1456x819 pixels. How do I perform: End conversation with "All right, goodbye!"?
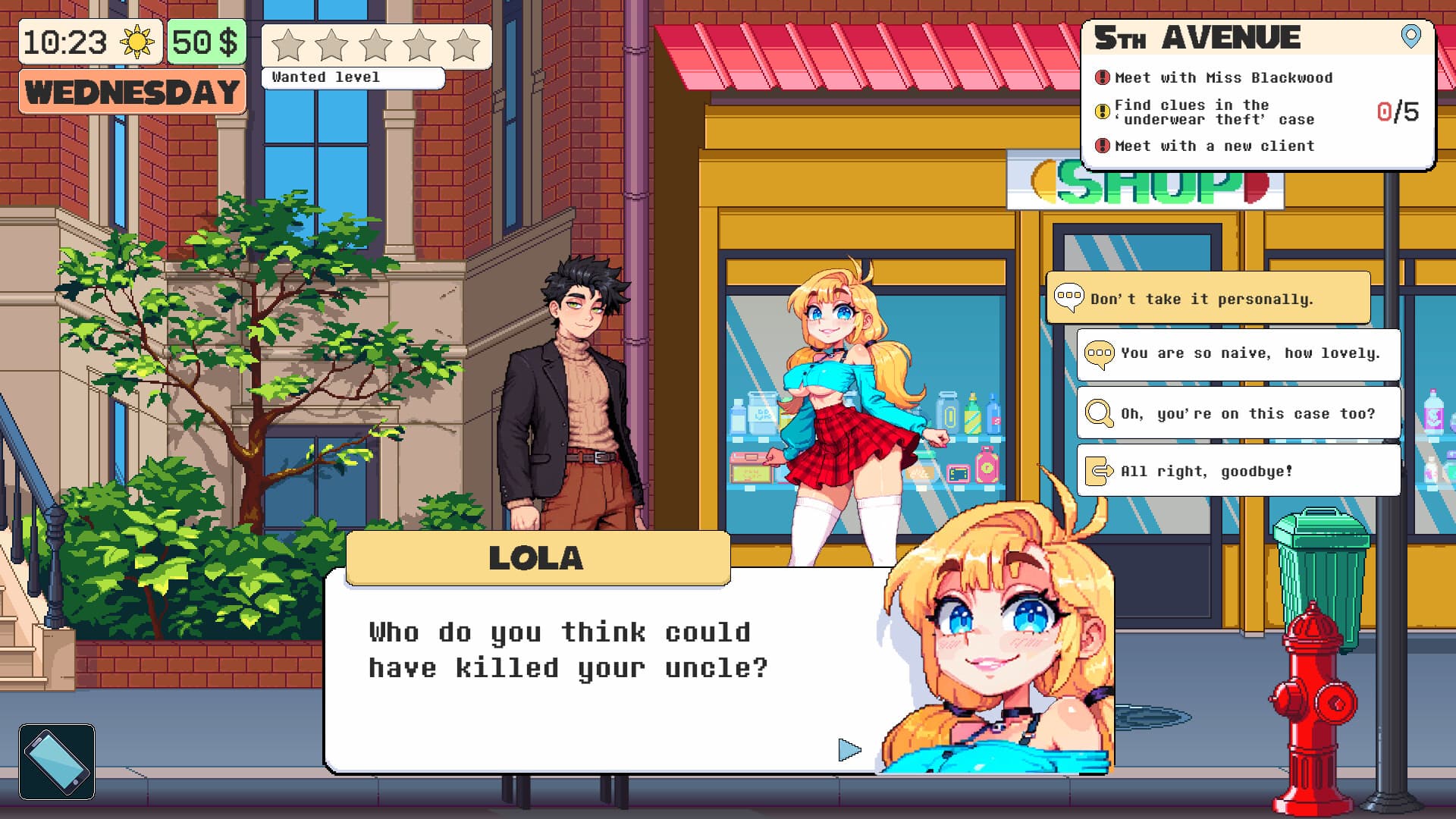tap(1238, 471)
